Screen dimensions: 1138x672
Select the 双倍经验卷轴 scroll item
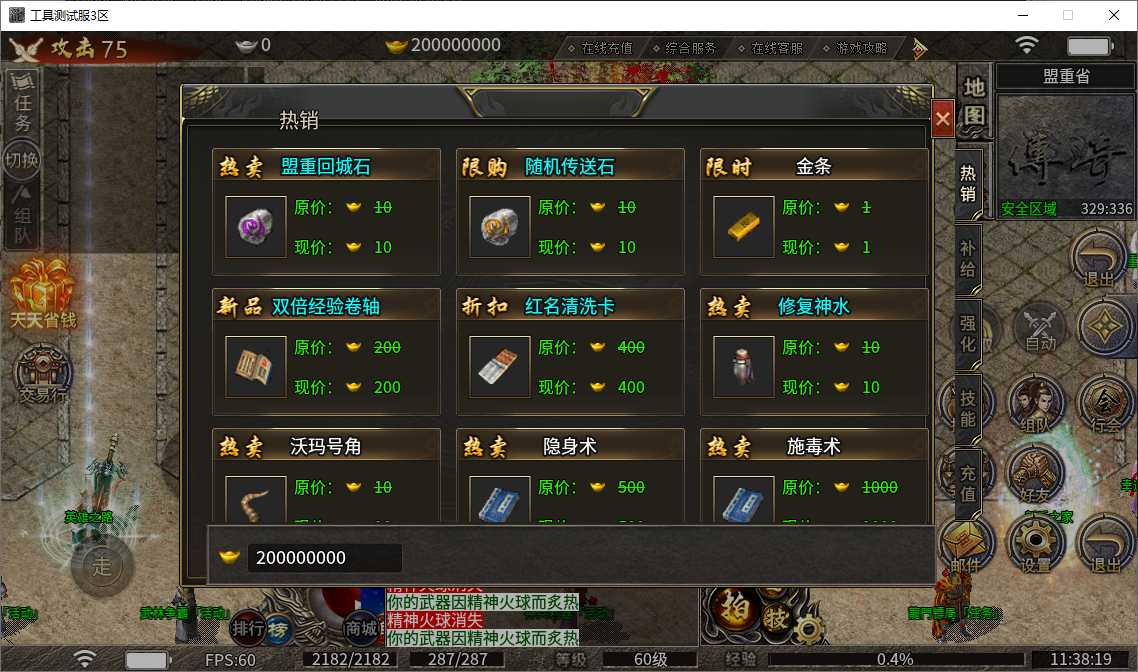coord(256,367)
